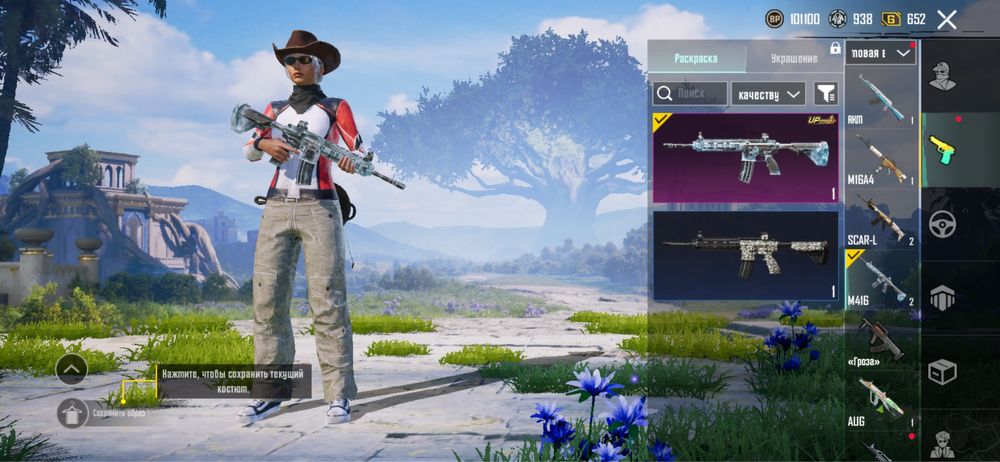
Task: Choose SCAR-L from the weapon list
Action: point(881,217)
